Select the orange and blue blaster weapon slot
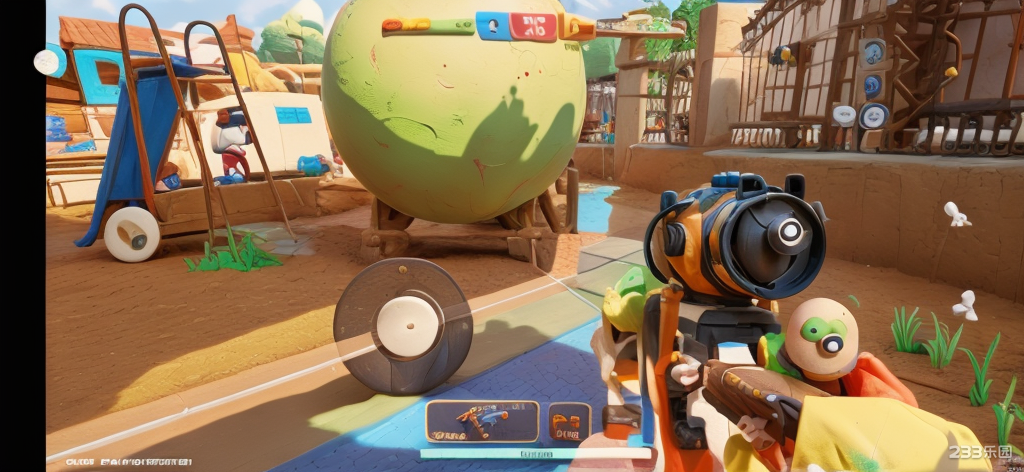This screenshot has height=472, width=1024. (482, 421)
